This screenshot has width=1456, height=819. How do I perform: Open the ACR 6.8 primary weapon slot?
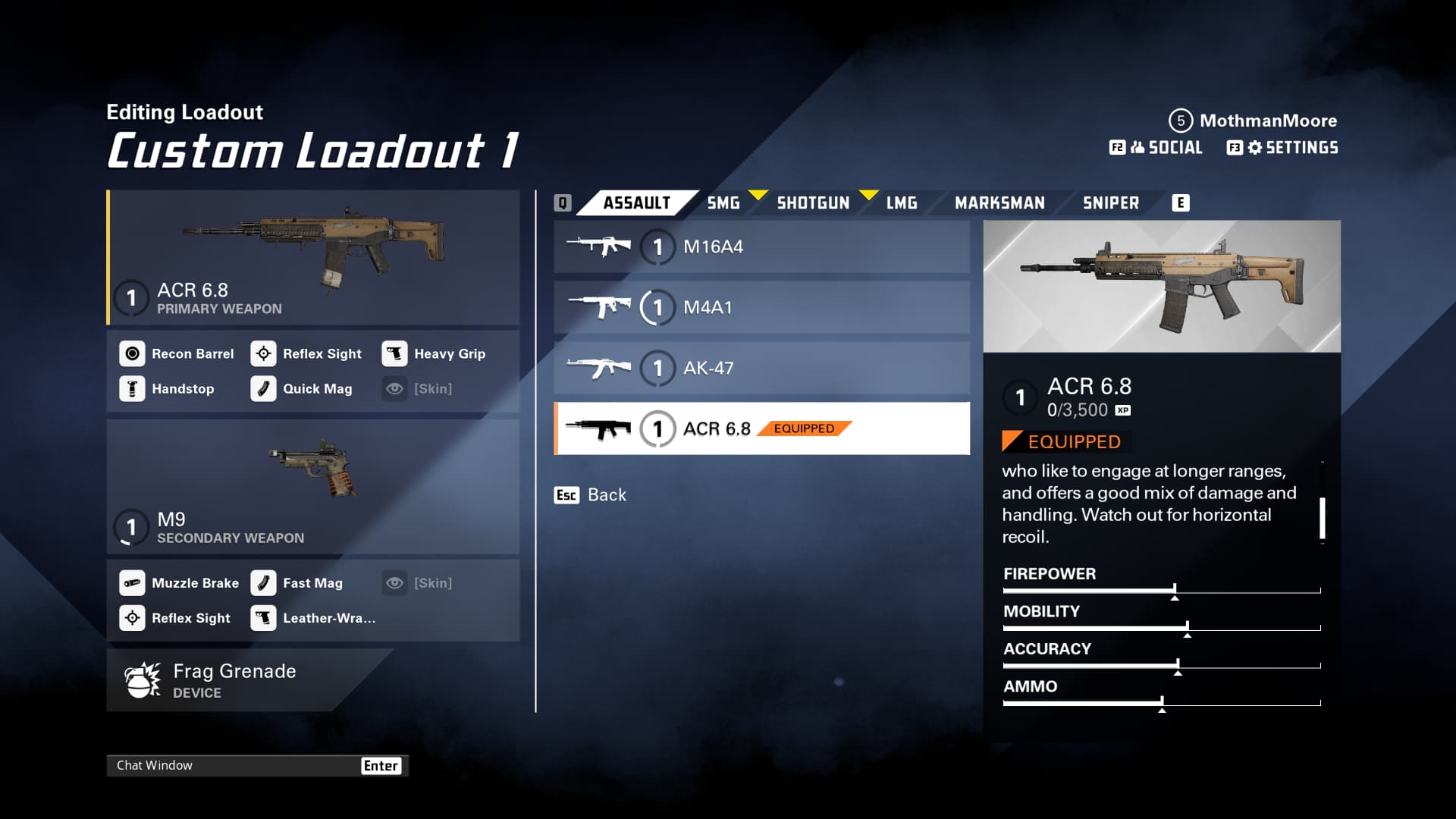(x=313, y=258)
